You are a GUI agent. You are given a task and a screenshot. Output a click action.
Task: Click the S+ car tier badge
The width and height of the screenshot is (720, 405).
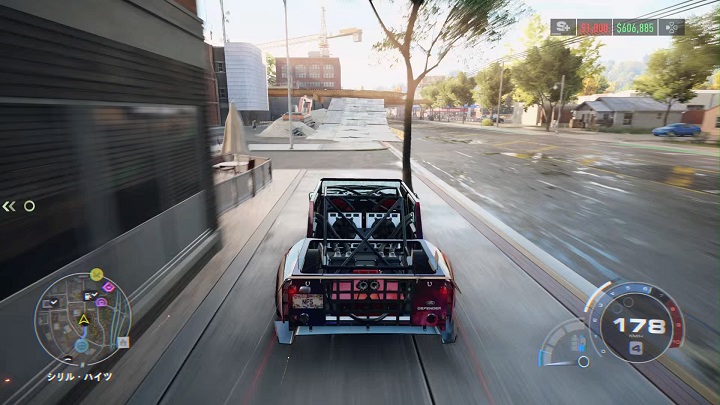(x=562, y=27)
